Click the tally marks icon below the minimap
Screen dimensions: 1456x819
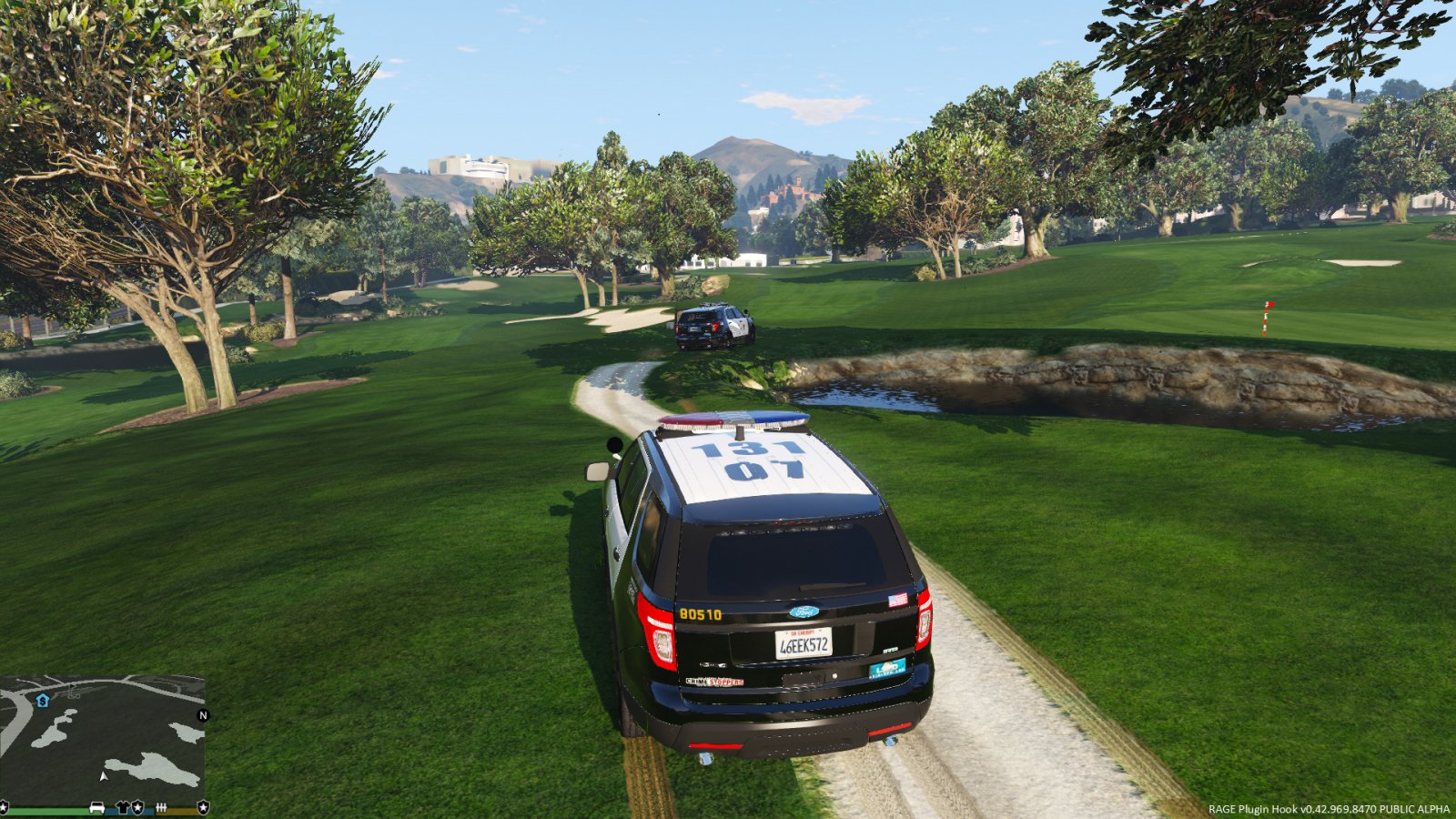click(162, 808)
